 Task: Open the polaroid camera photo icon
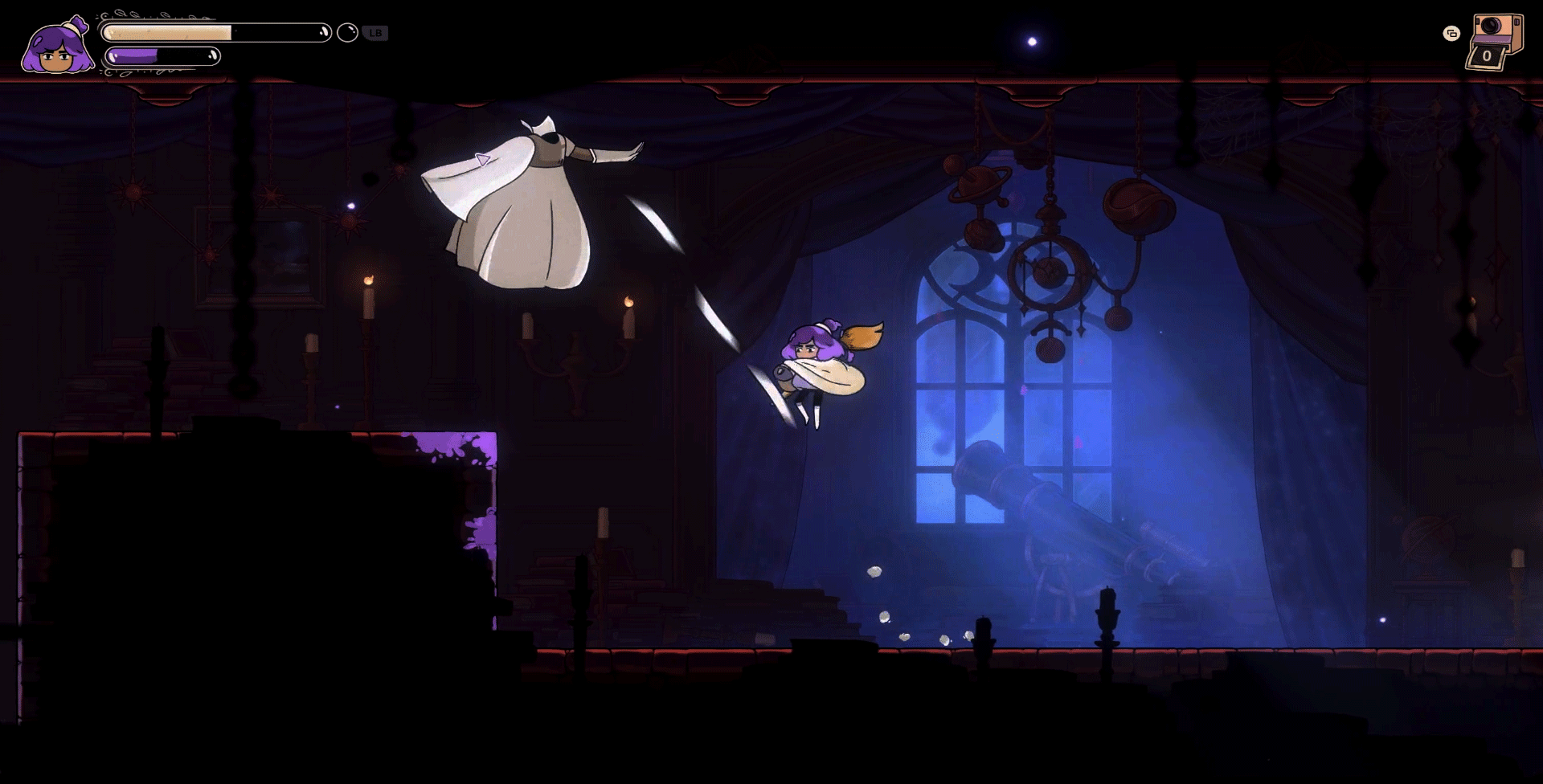(x=1493, y=42)
